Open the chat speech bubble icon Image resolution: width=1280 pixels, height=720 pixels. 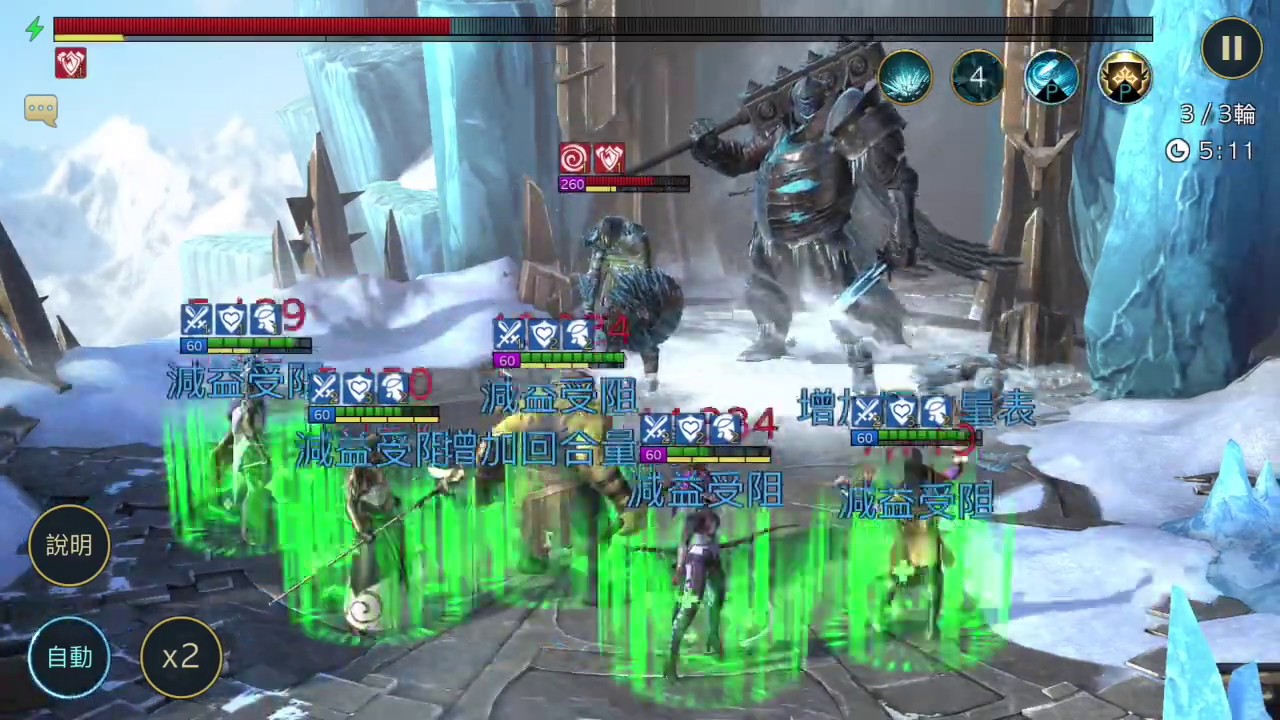coord(41,110)
